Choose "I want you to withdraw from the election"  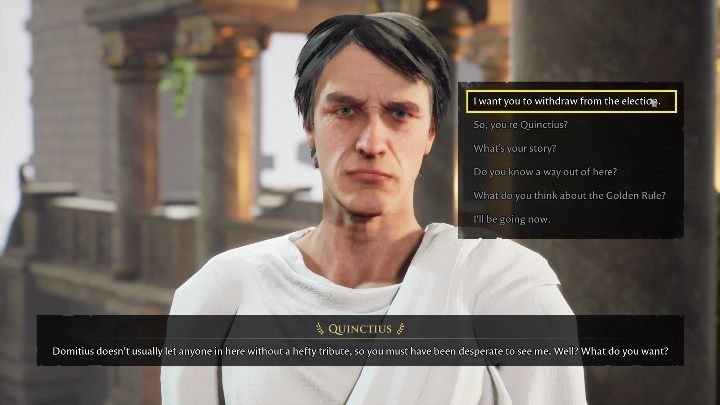pos(567,101)
